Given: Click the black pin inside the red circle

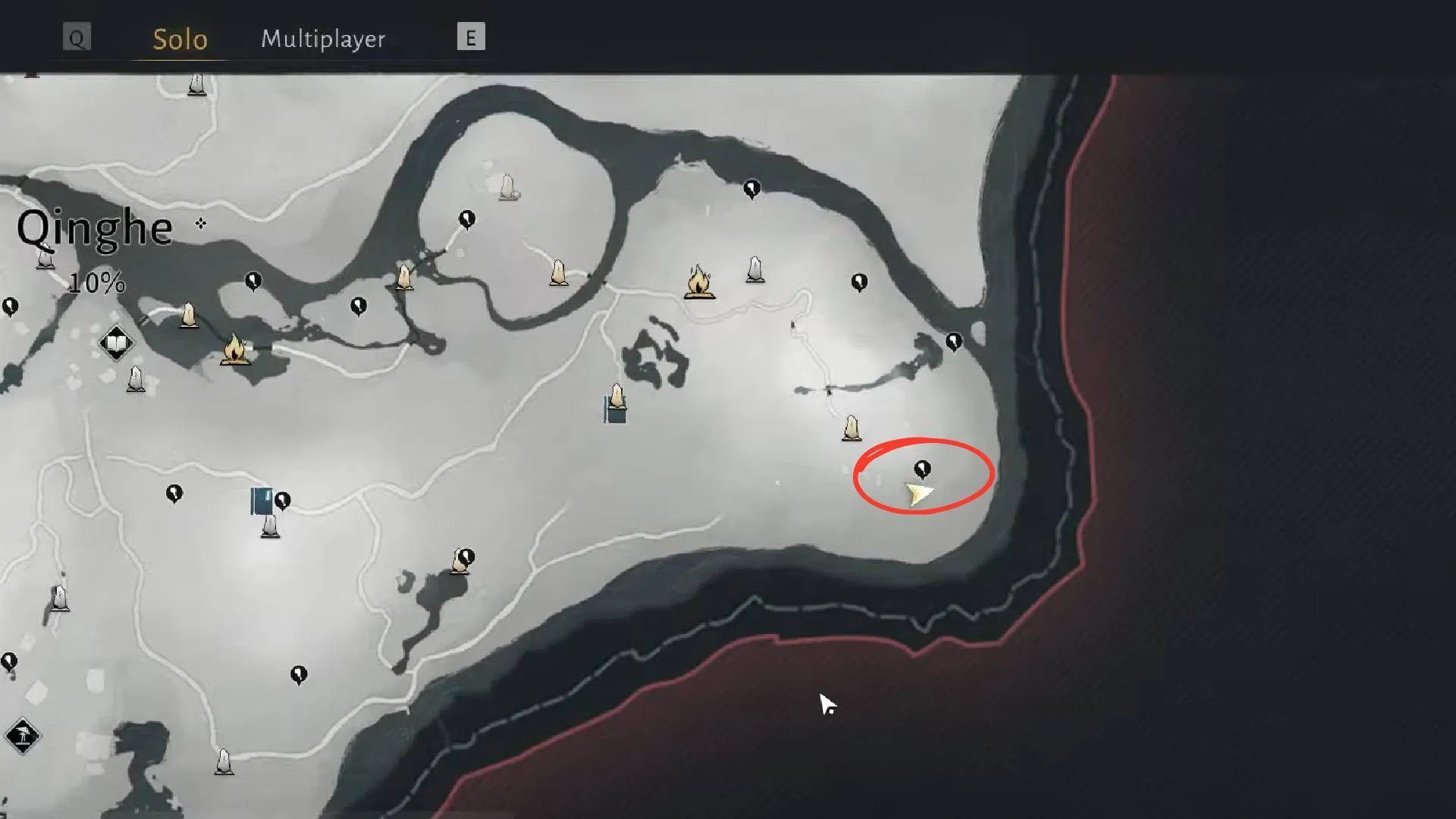Looking at the screenshot, I should [x=922, y=469].
